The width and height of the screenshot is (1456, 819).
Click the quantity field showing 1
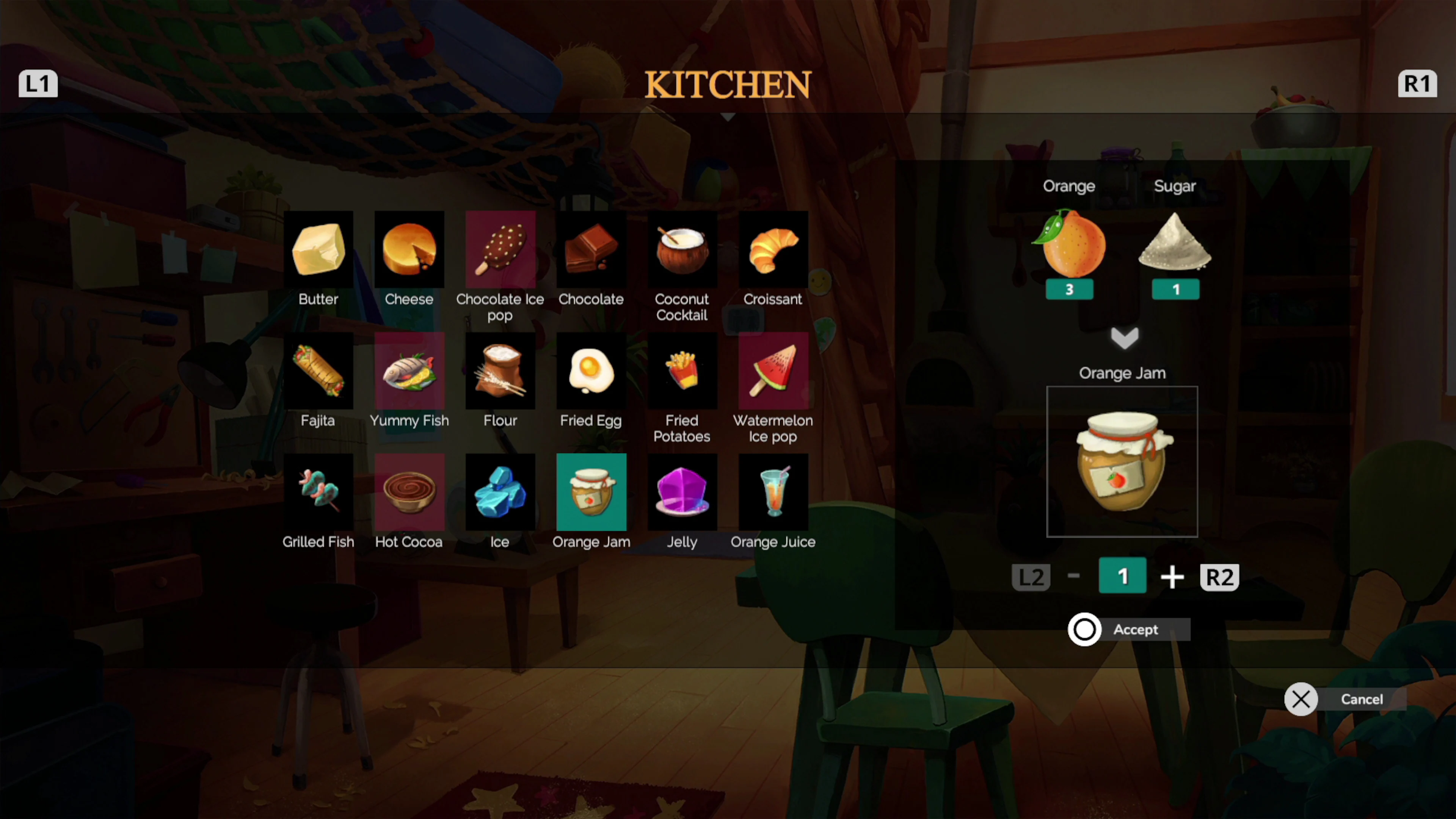point(1122,576)
